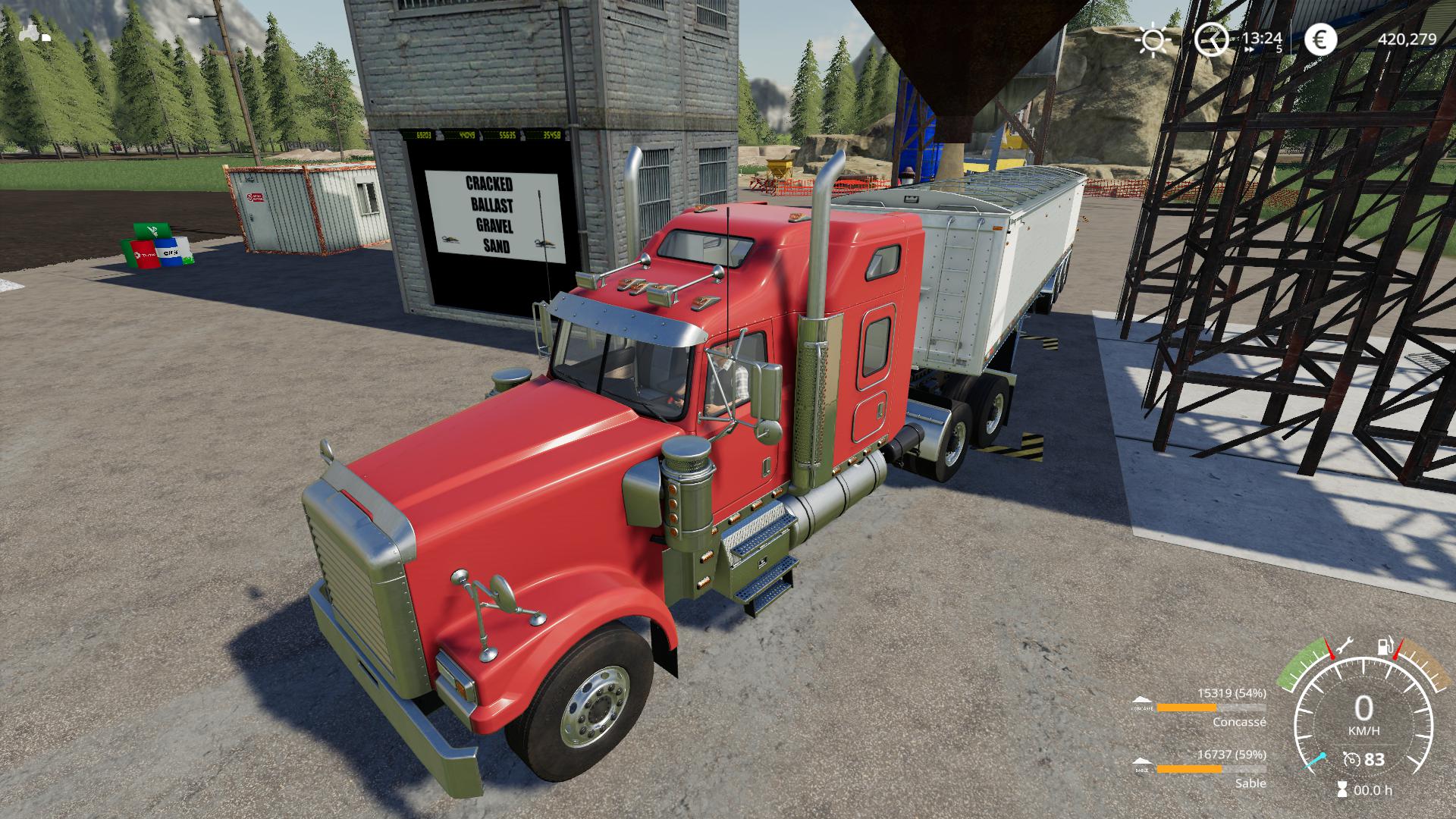Image resolution: width=1456 pixels, height=819 pixels.
Task: Click the cruise control speed icon
Action: [x=1350, y=759]
